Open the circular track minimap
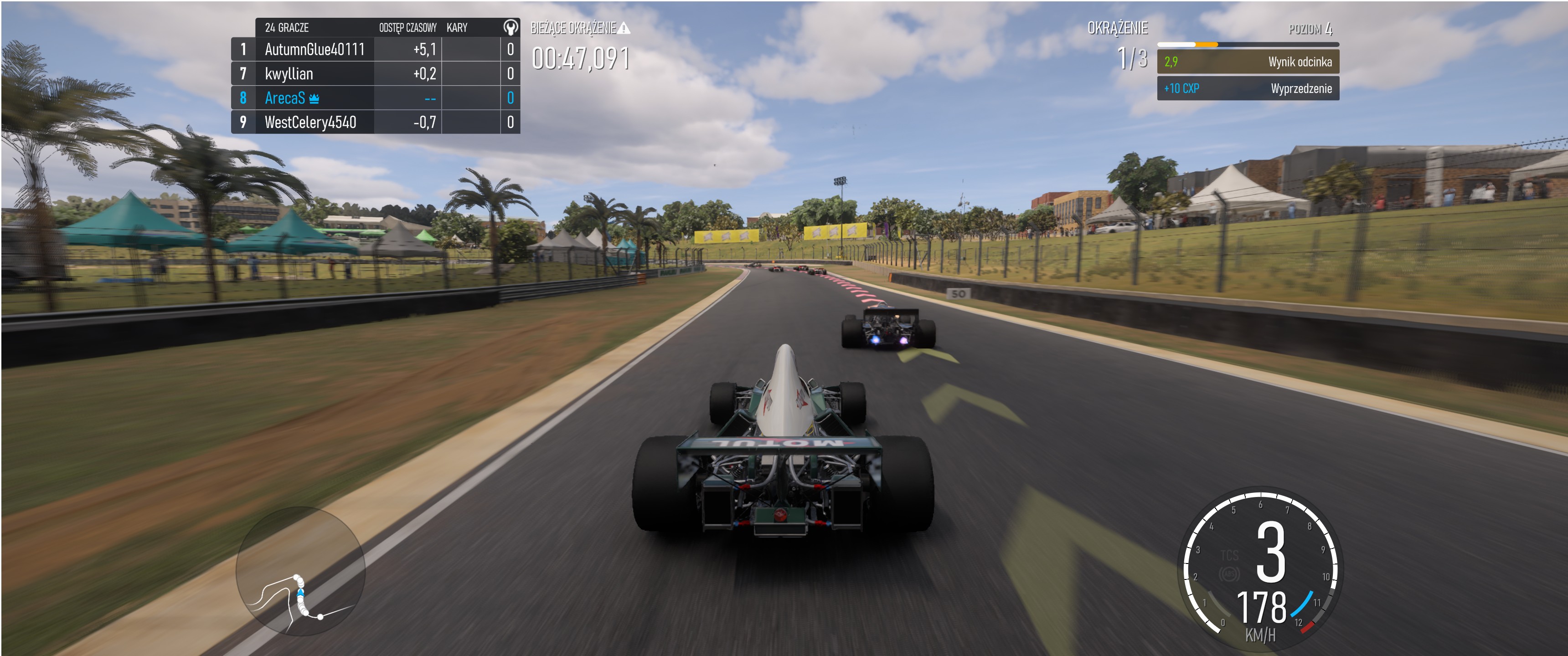The height and width of the screenshot is (656, 1568). (301, 571)
